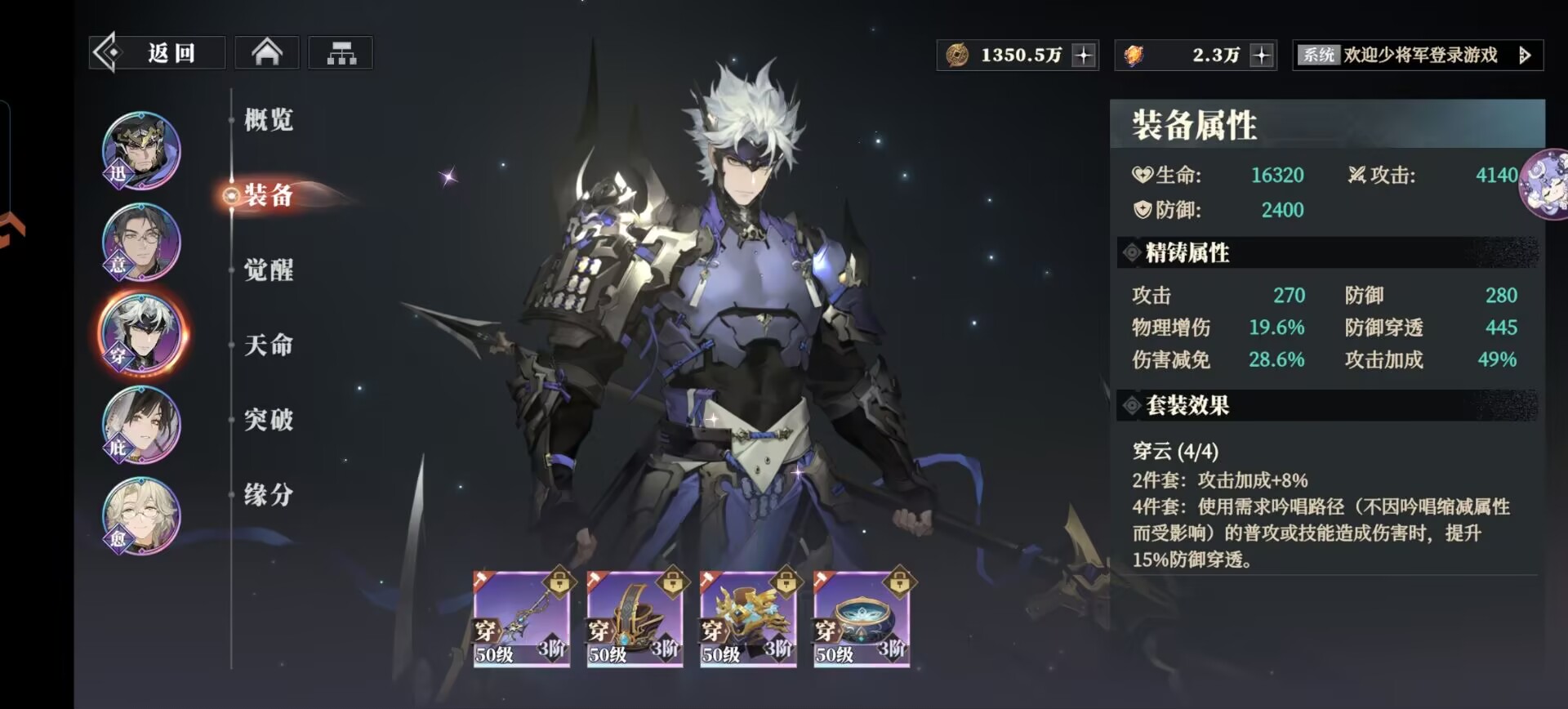
Task: Switch to the 概览 overview tab
Action: click(x=269, y=120)
